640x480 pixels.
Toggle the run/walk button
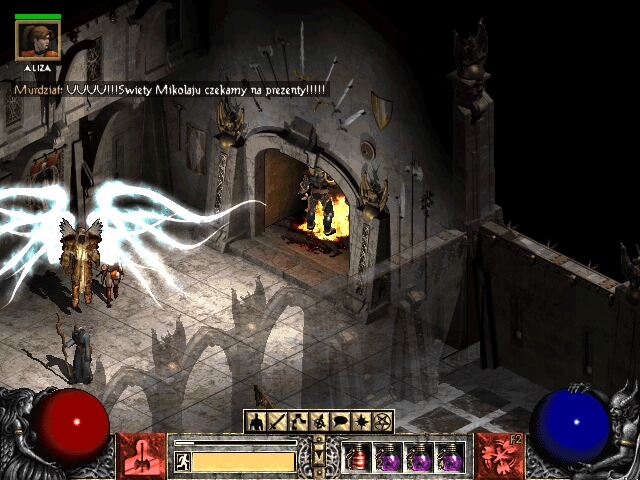(x=183, y=461)
